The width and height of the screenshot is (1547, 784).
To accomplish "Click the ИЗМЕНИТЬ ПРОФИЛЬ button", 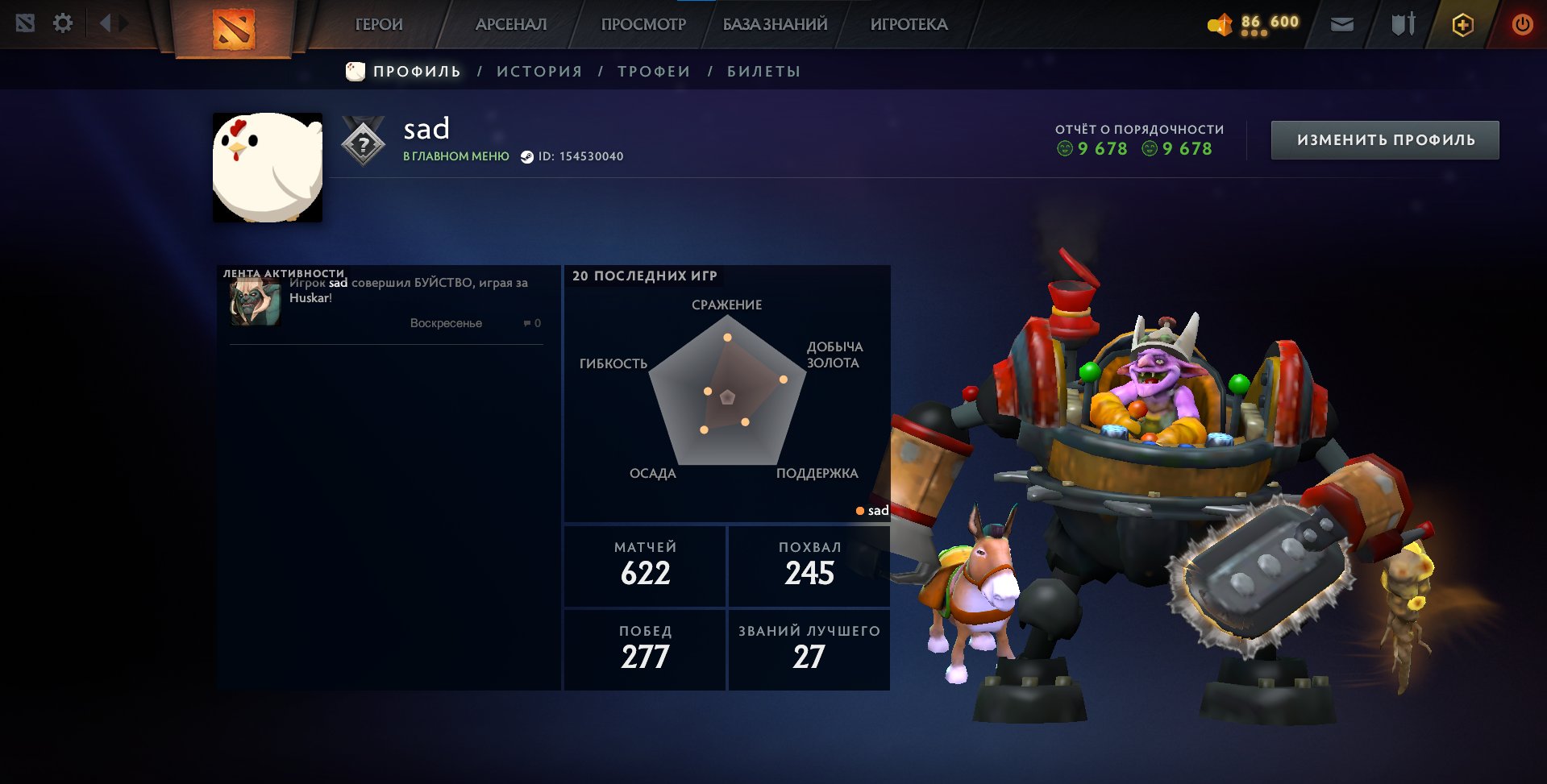I will [x=1385, y=140].
